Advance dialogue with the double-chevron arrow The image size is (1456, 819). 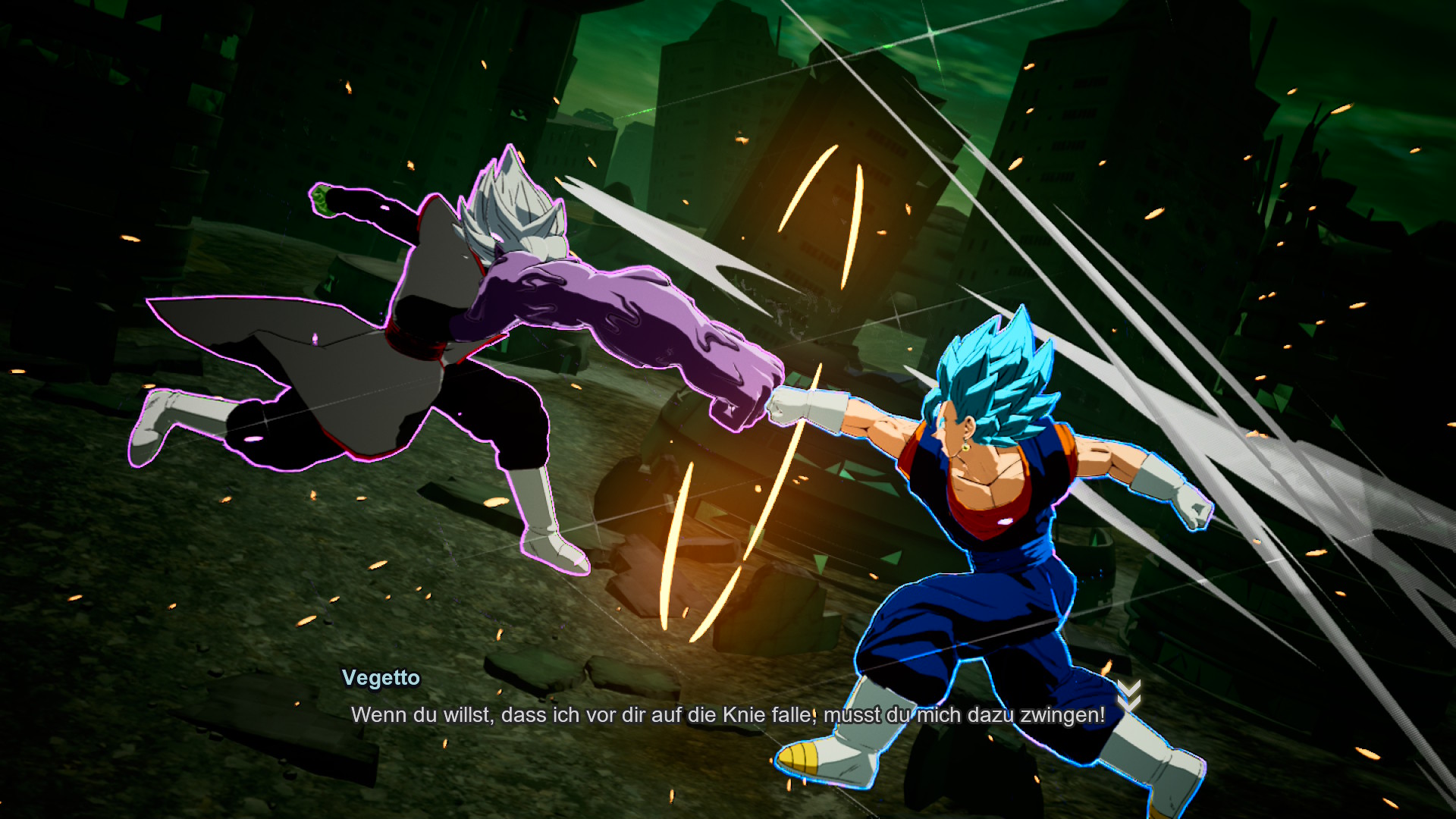pos(1129,696)
